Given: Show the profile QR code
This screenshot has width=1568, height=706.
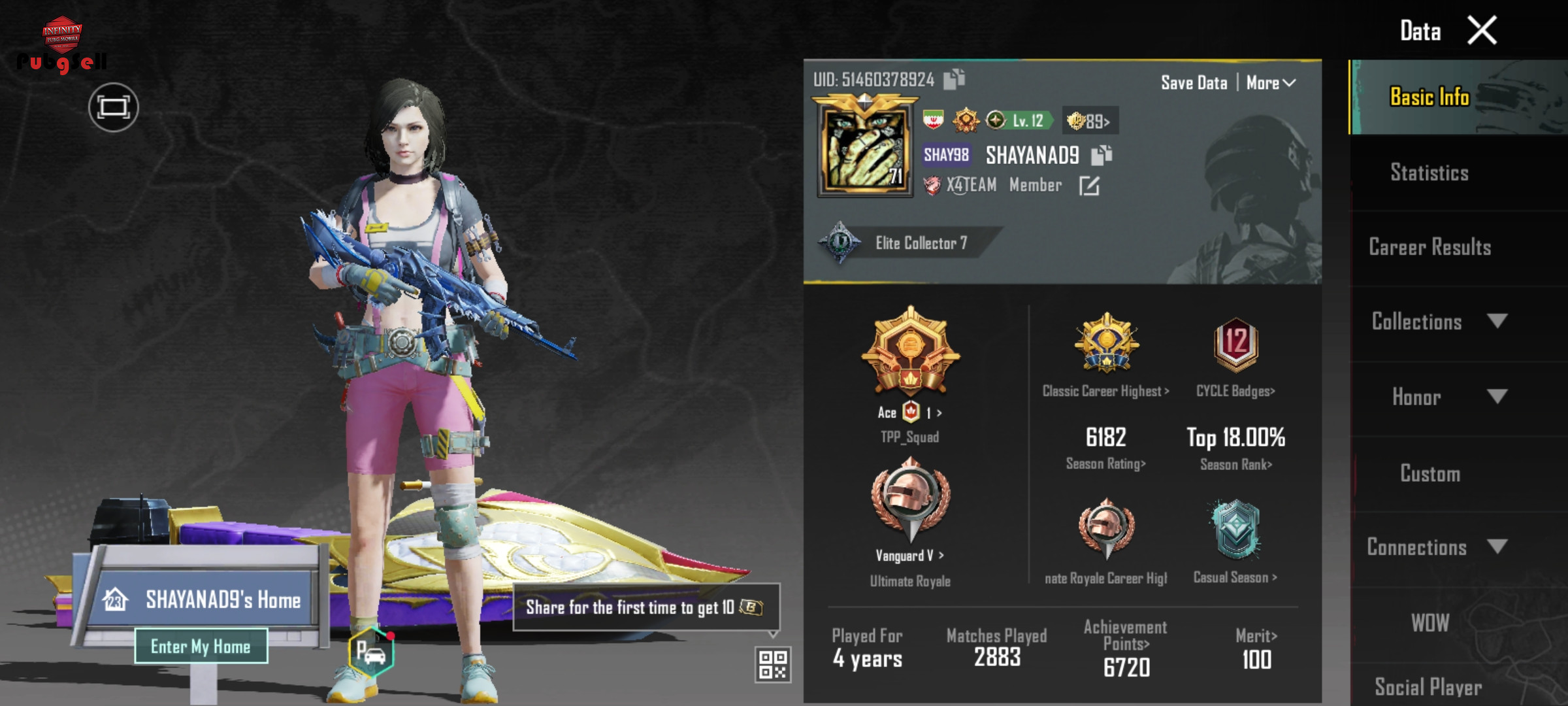Looking at the screenshot, I should click(x=773, y=665).
